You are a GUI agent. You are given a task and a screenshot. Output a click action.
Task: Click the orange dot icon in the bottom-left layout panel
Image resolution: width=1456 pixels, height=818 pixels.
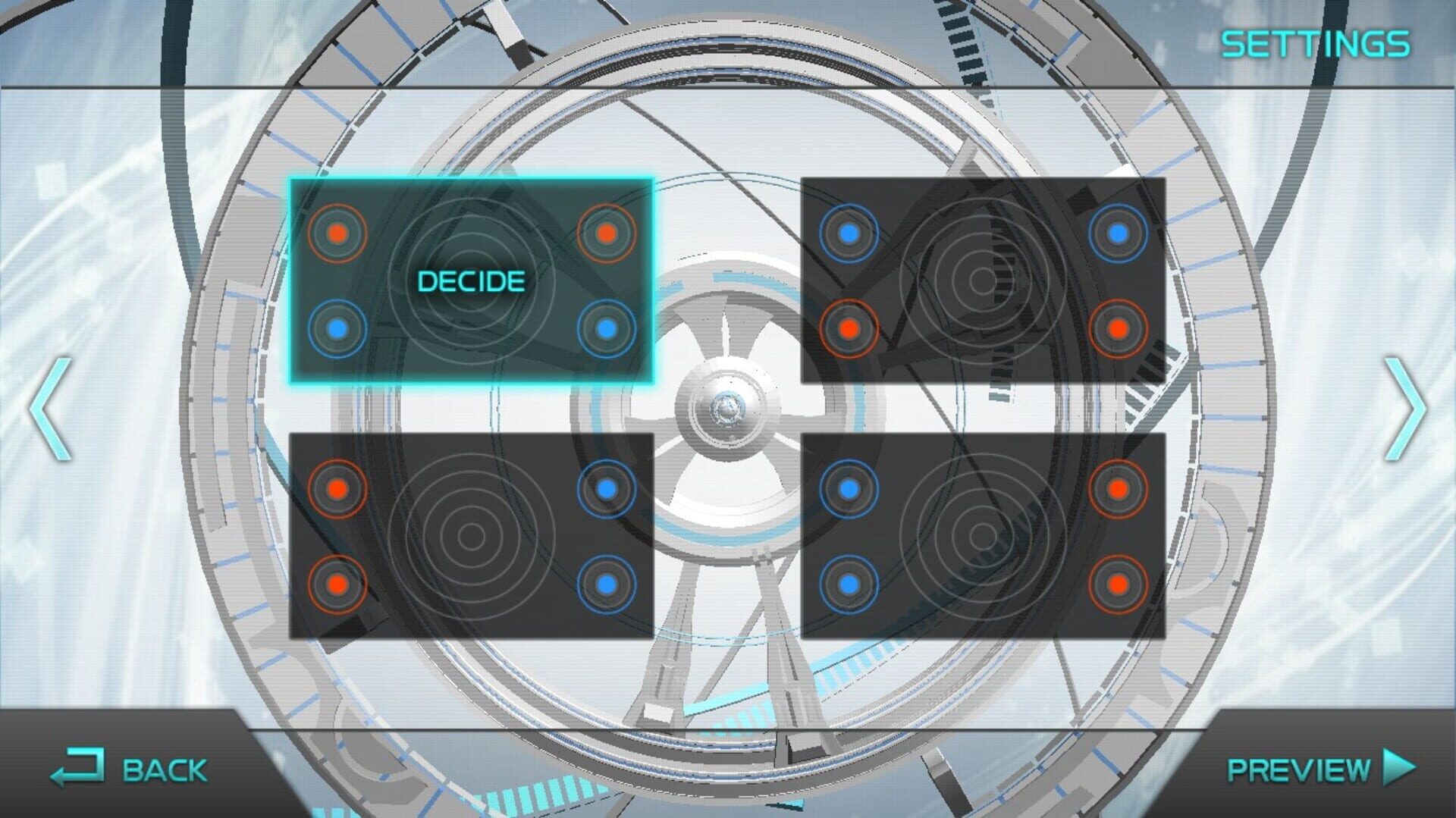338,489
